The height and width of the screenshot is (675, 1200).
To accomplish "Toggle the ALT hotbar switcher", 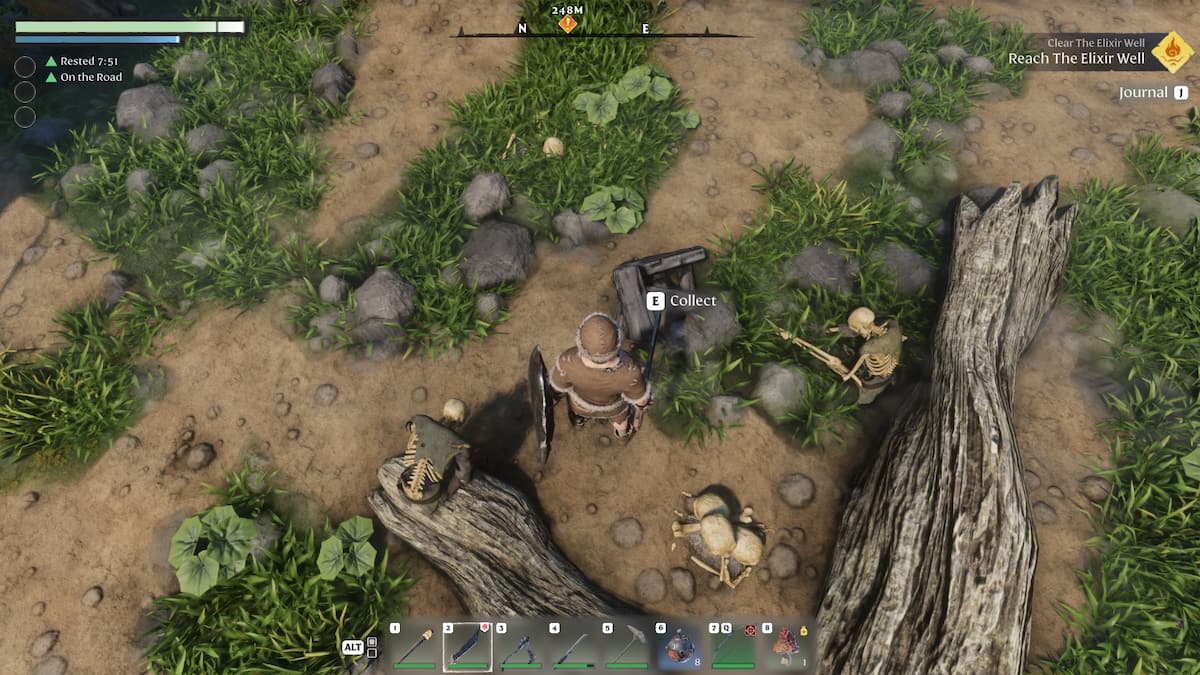I will 352,647.
